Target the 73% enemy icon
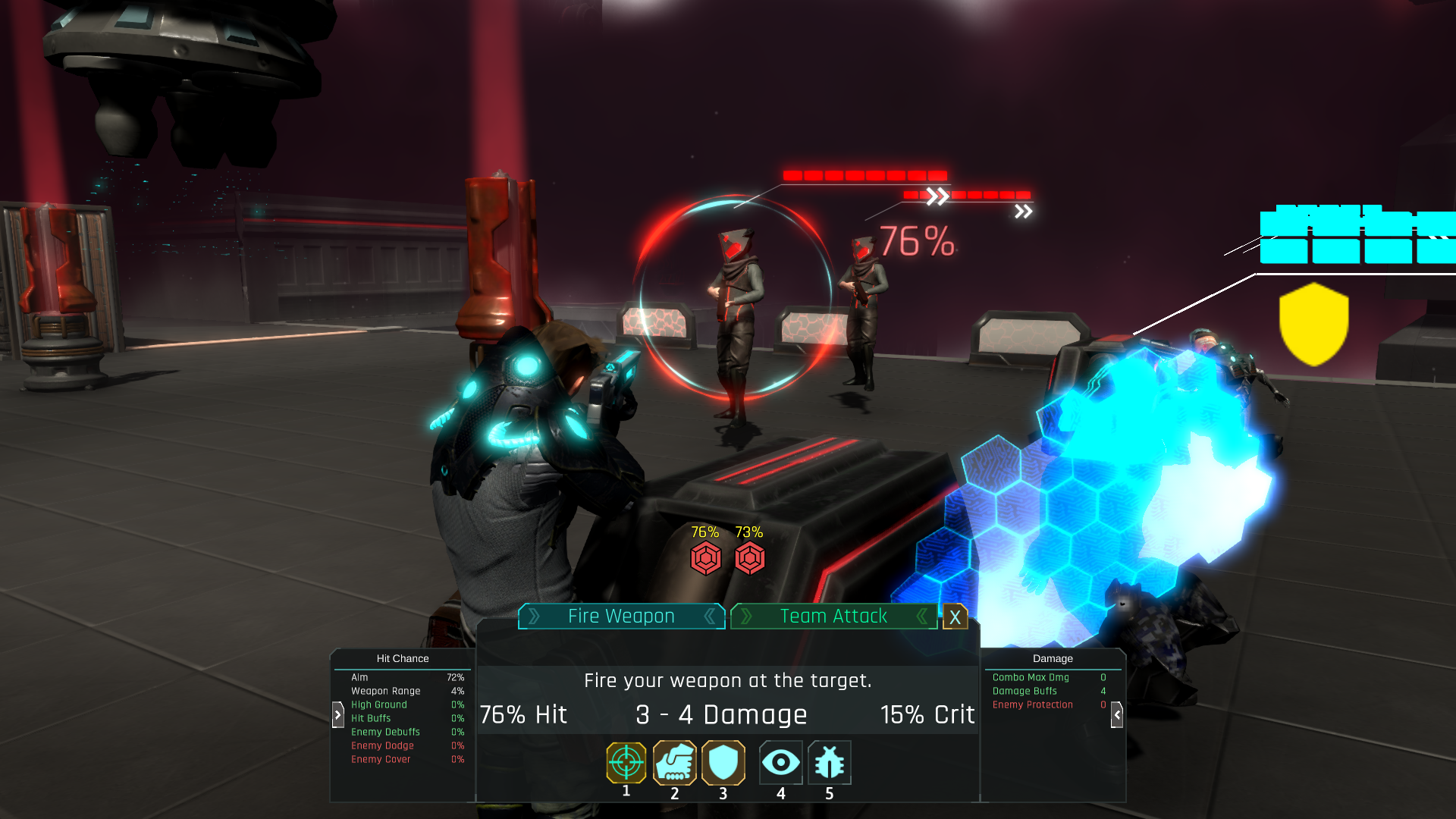This screenshot has width=1456, height=819. tap(749, 559)
